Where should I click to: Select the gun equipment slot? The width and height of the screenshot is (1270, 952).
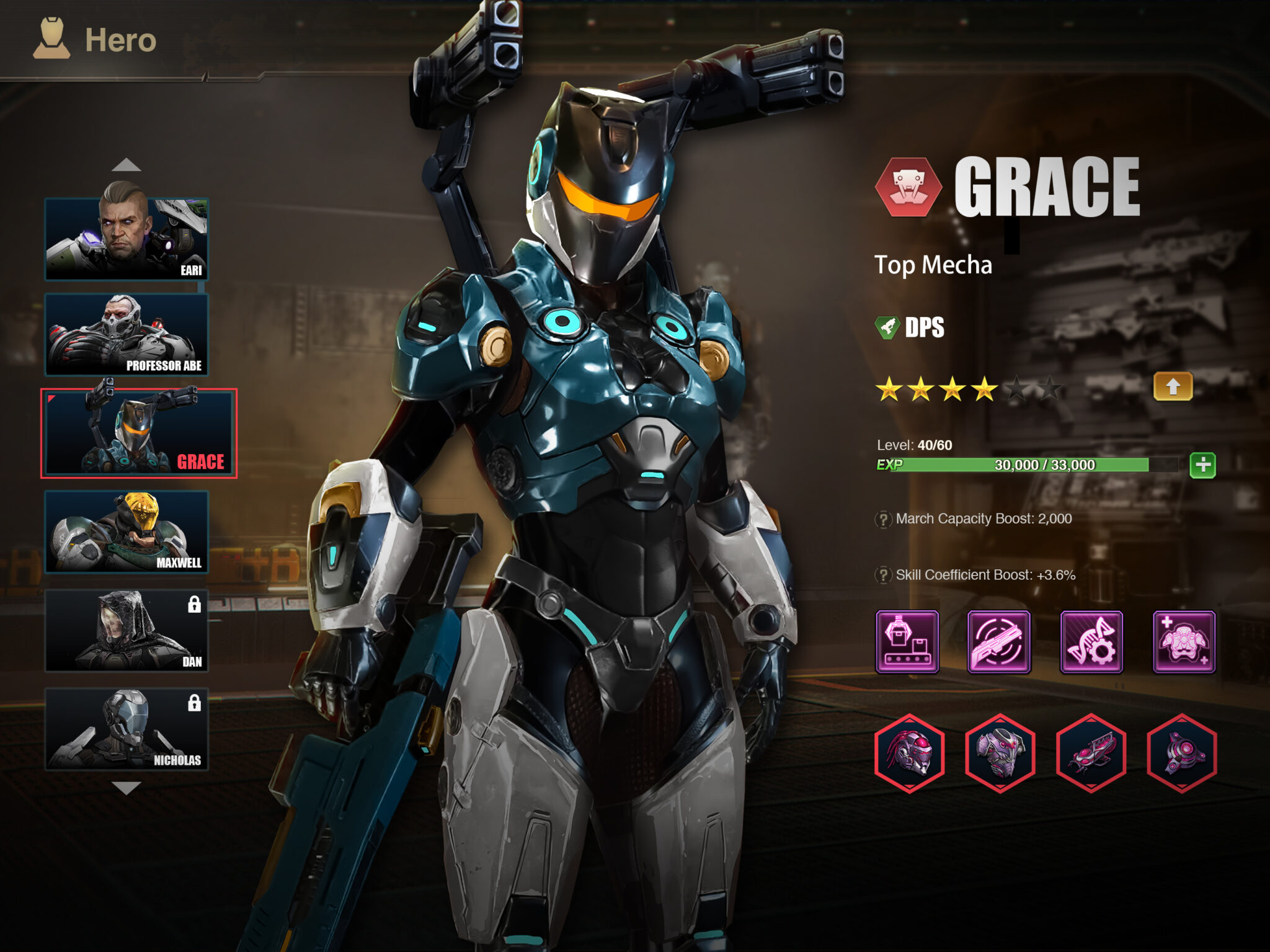[x=1091, y=753]
